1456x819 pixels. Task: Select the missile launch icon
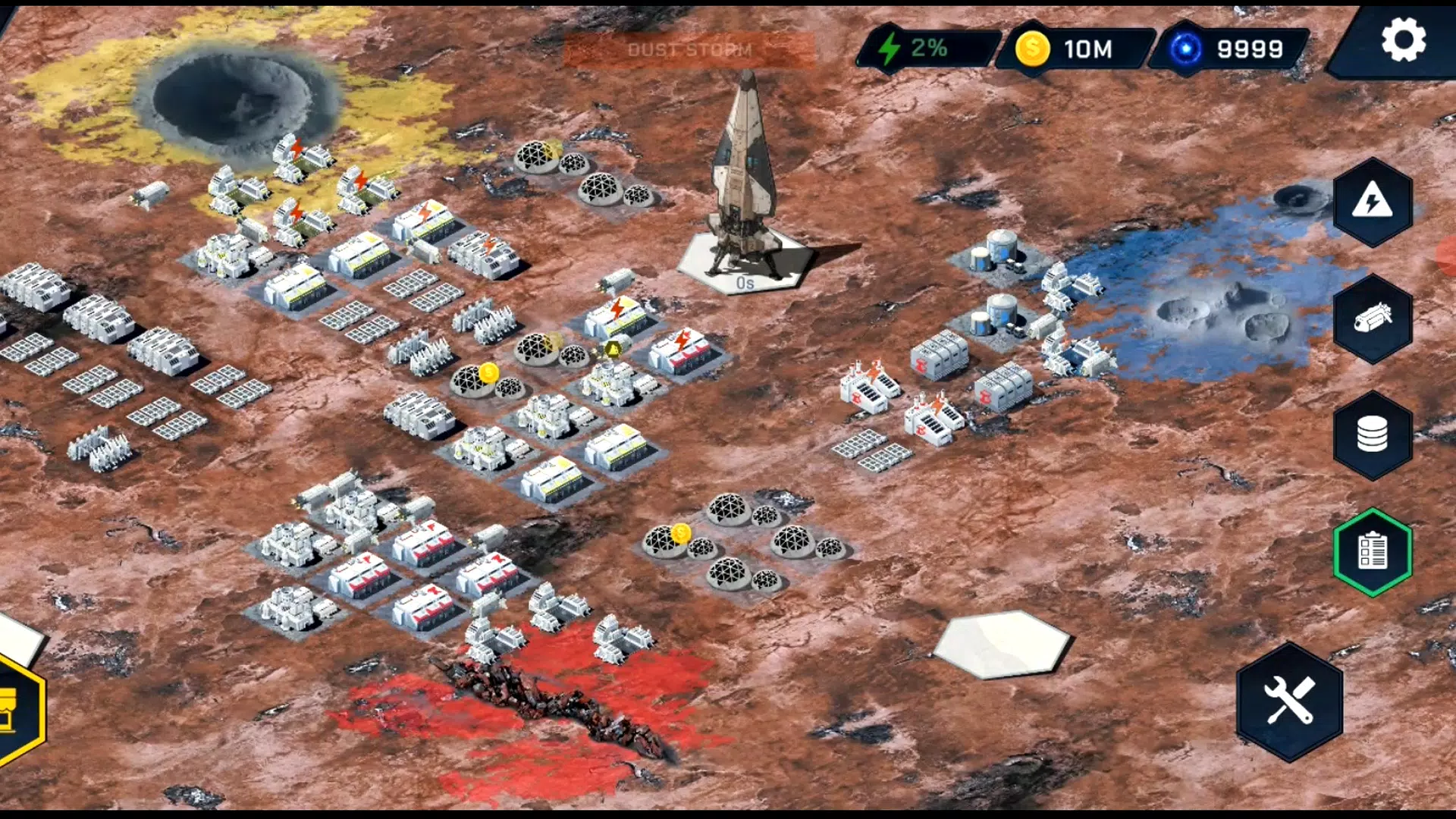click(x=1373, y=317)
